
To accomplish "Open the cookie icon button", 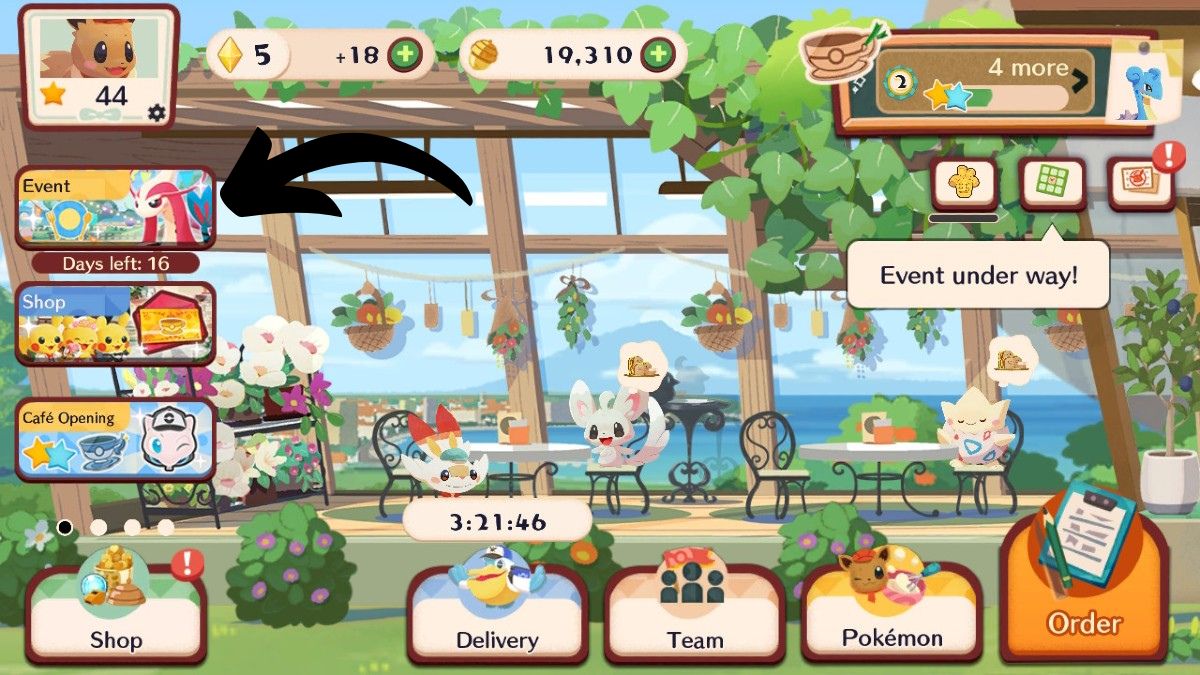I will pyautogui.click(x=964, y=184).
